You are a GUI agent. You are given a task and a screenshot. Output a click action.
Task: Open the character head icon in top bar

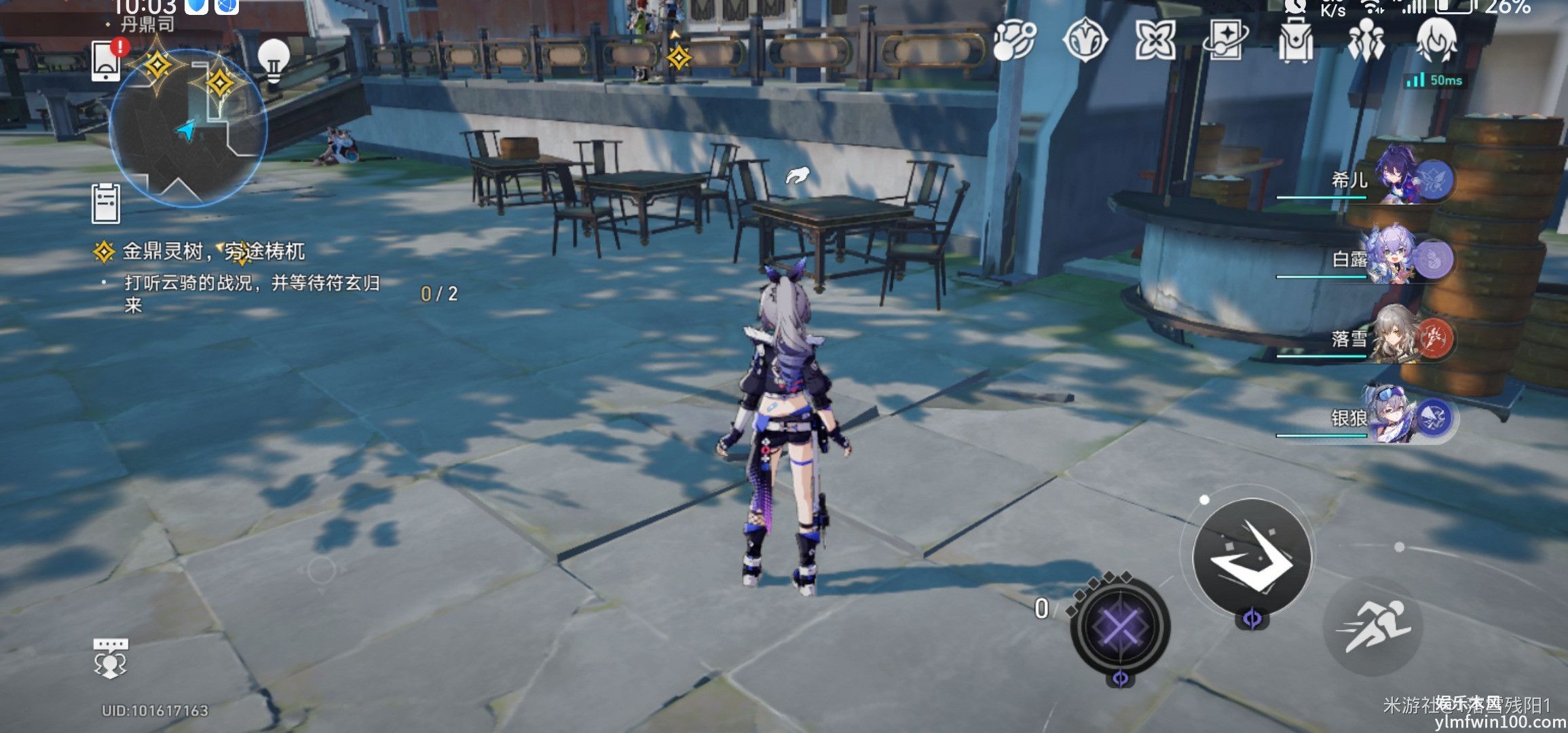[1436, 39]
